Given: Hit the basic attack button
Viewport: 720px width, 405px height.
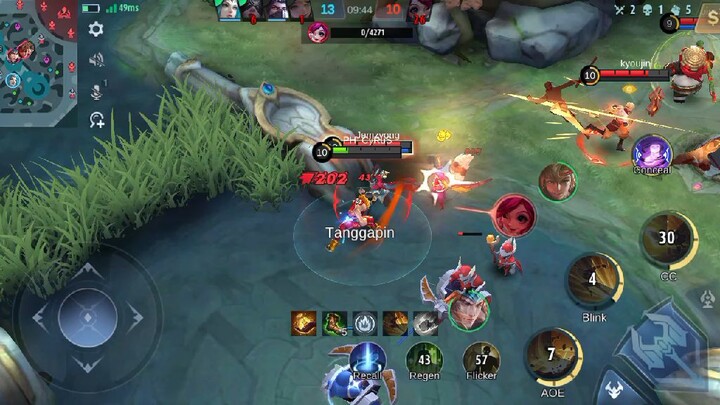Looking at the screenshot, I should (x=664, y=345).
